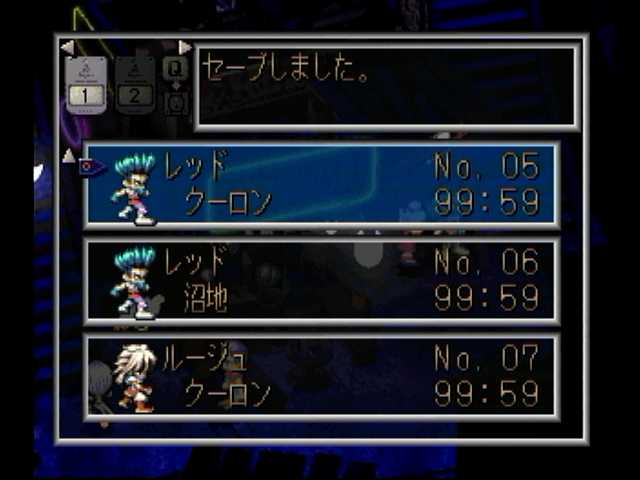Select save file No. 05
640x480 pixels.
click(x=322, y=185)
